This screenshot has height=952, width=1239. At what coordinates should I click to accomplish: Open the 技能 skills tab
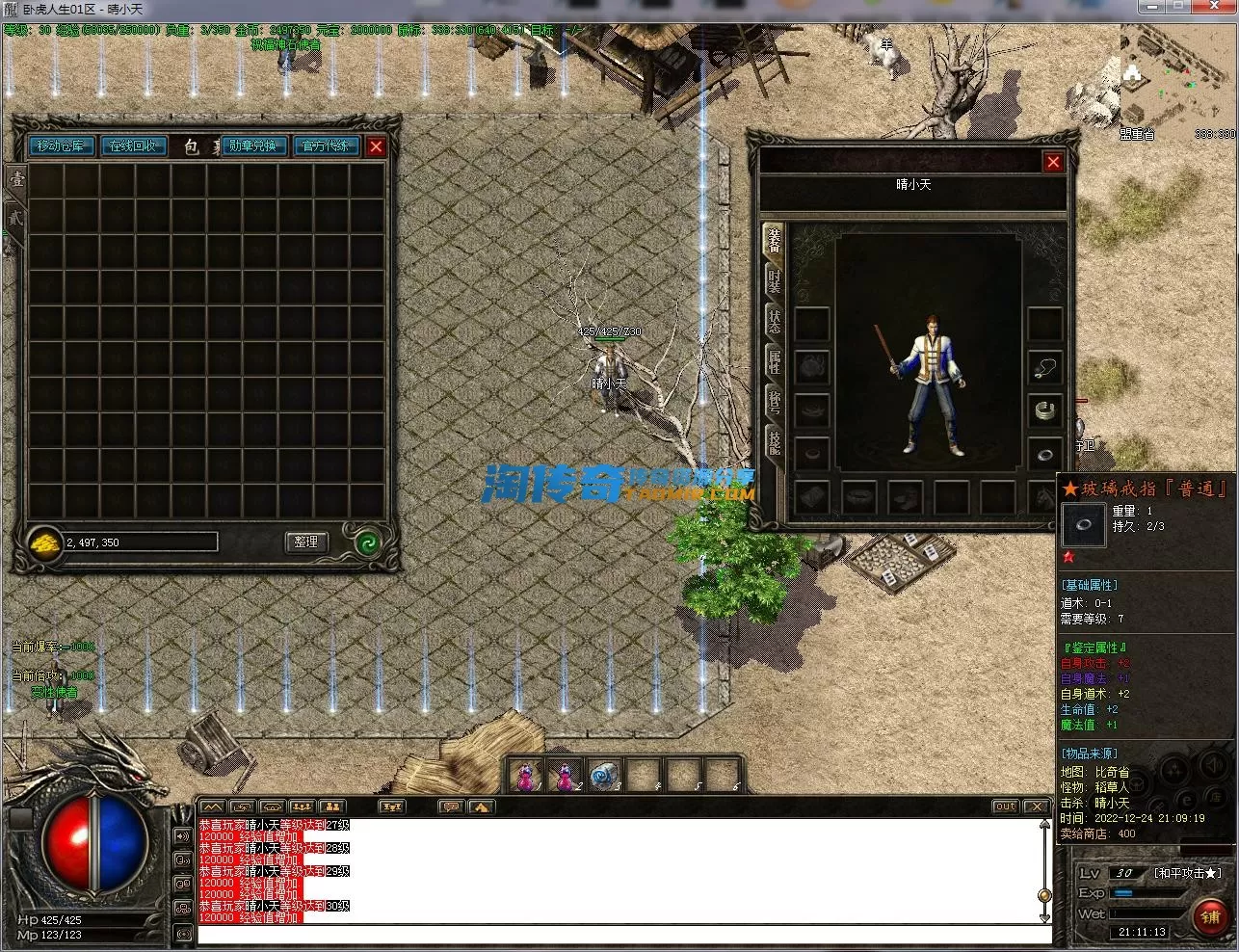[x=774, y=442]
